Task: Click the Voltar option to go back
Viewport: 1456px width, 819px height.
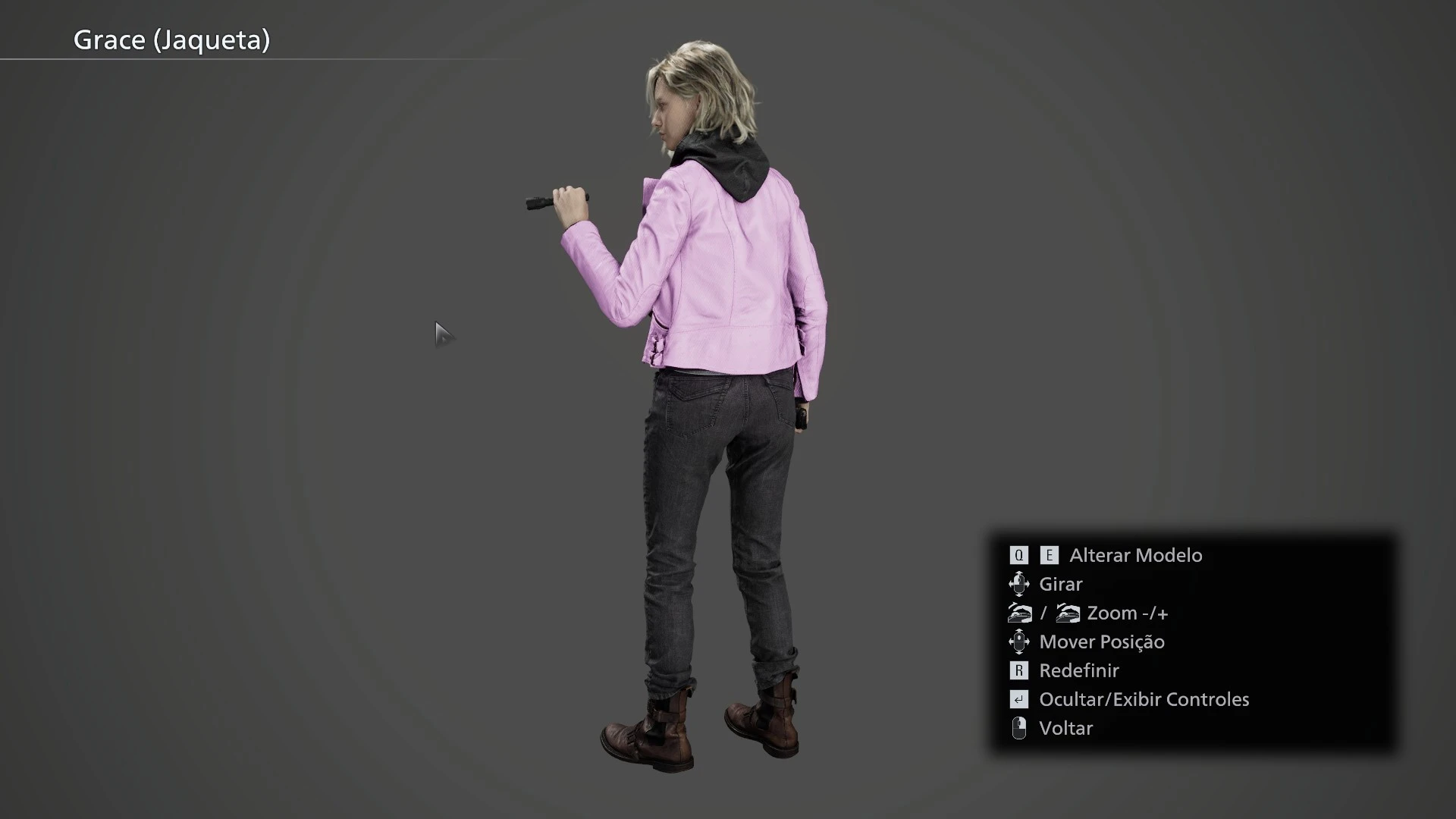Action: (x=1065, y=728)
